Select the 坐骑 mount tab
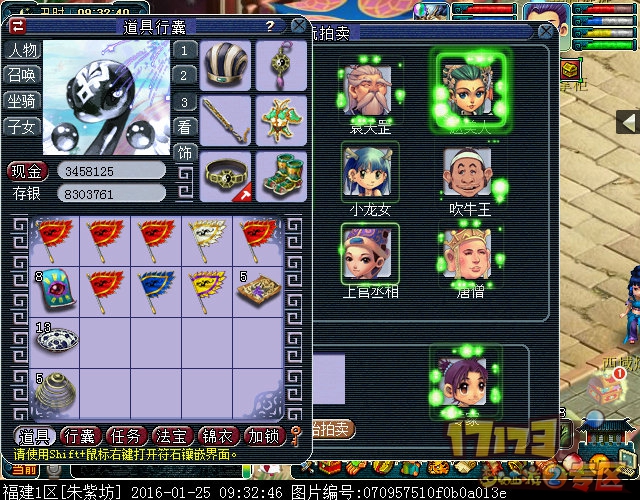The image size is (640, 500). (x=22, y=101)
